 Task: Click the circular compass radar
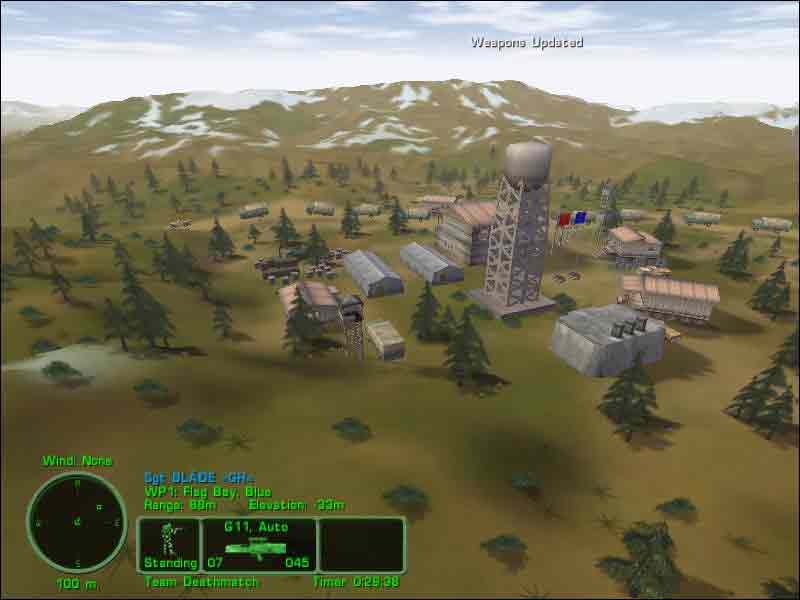(x=77, y=522)
